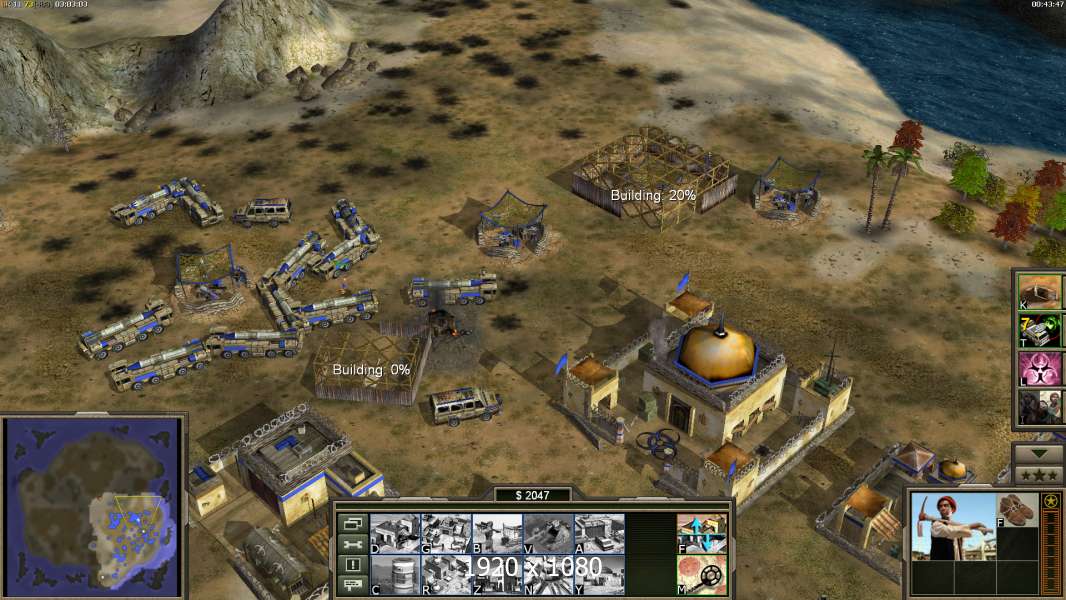Select the cylindrical tower build icon labeled C
The height and width of the screenshot is (600, 1066).
pos(395,574)
